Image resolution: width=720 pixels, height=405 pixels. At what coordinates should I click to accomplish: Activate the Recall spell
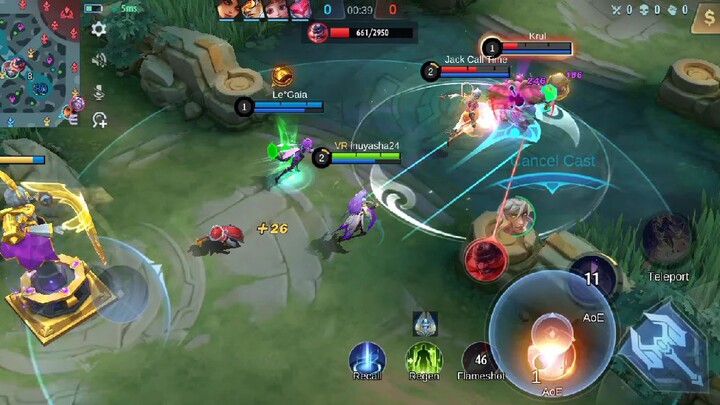pyautogui.click(x=368, y=359)
